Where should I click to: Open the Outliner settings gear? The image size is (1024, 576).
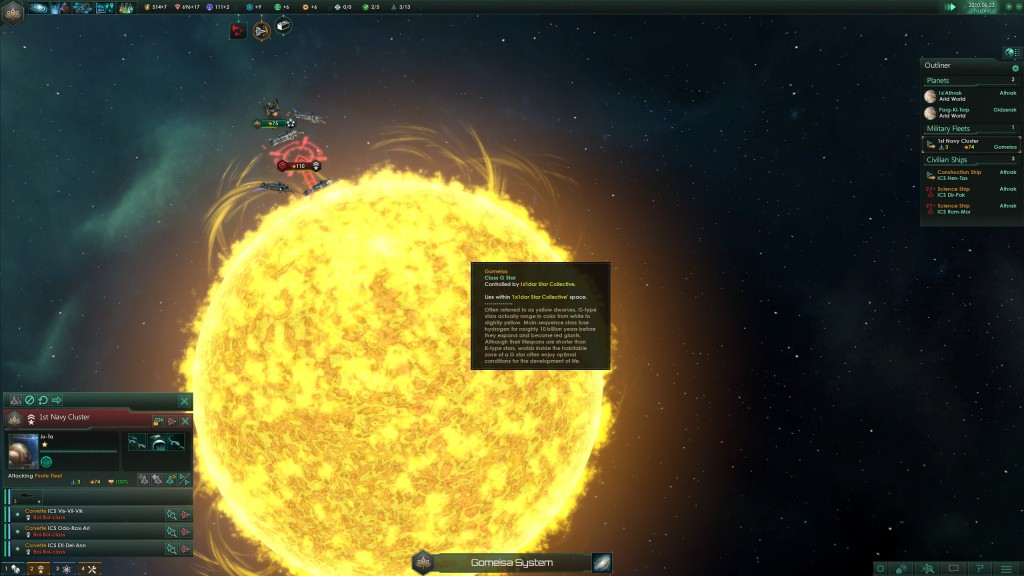1015,68
